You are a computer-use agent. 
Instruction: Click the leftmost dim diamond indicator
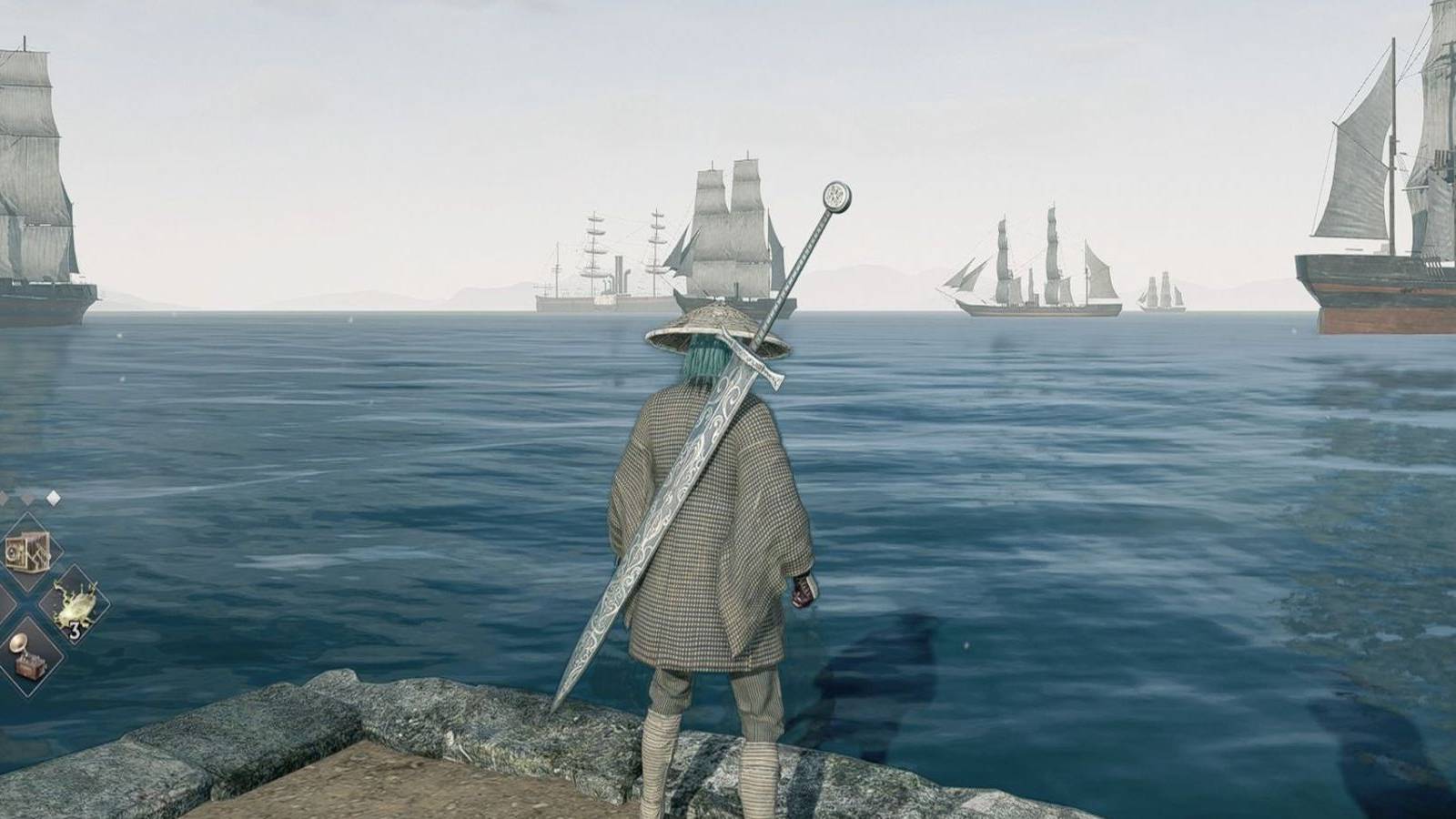tap(3, 498)
